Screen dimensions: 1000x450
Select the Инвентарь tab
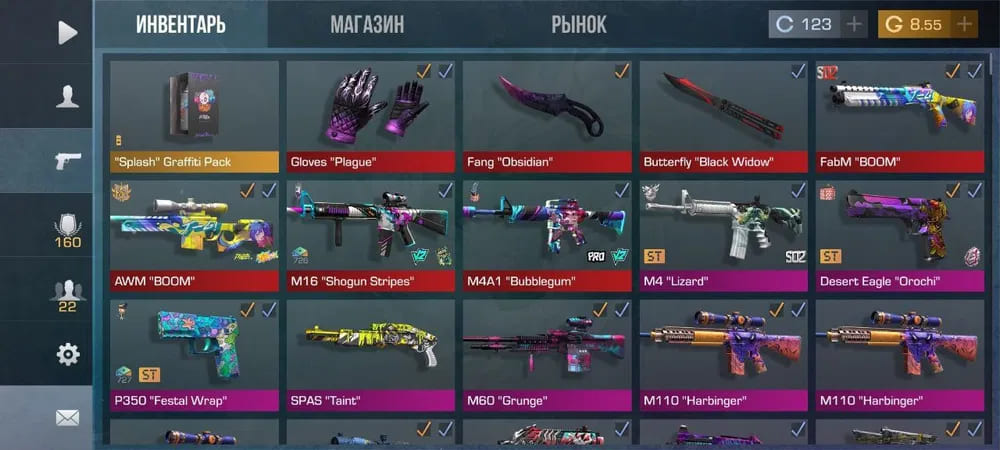click(x=181, y=25)
